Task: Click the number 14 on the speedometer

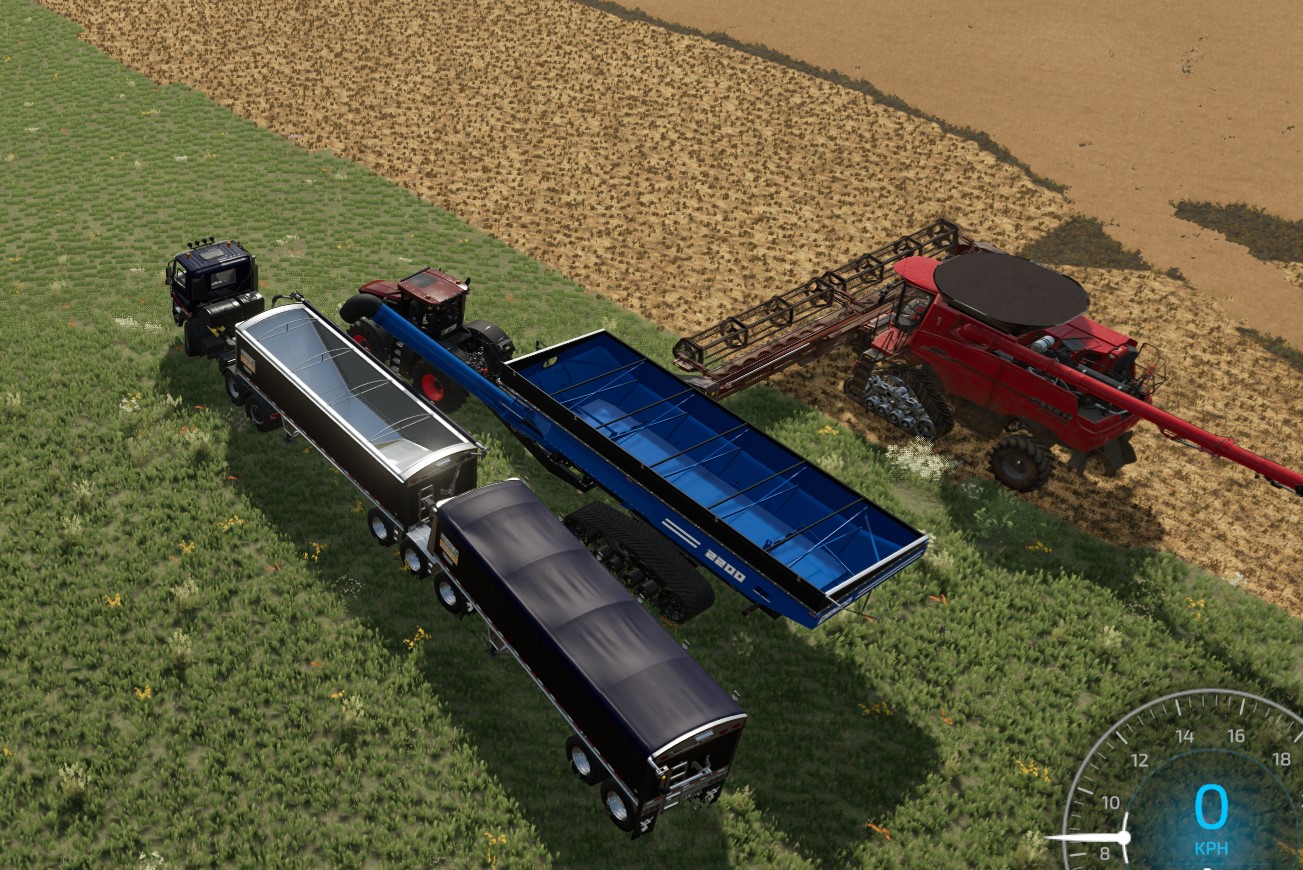Action: [1186, 736]
